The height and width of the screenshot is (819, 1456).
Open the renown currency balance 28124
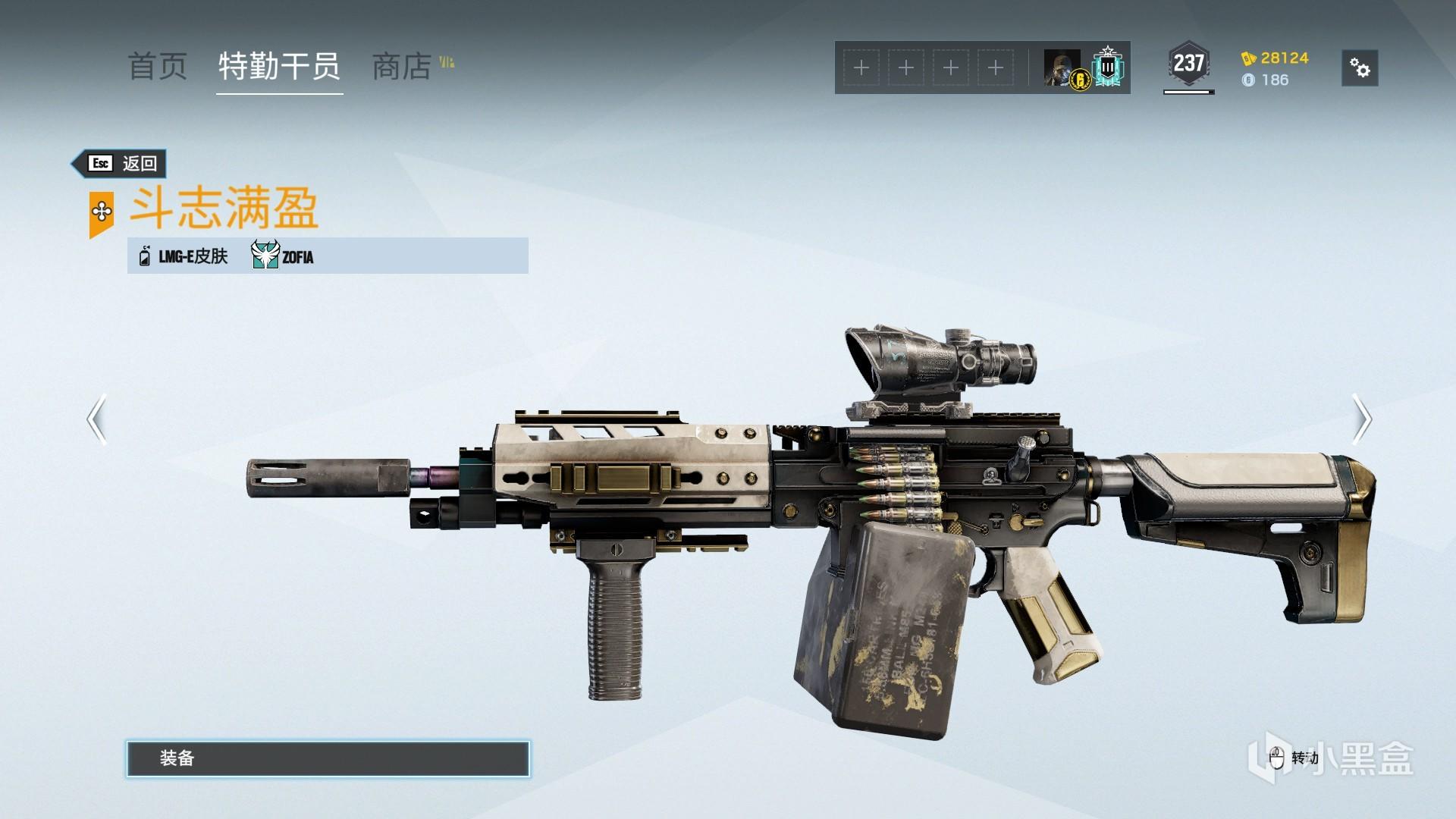click(x=1276, y=58)
